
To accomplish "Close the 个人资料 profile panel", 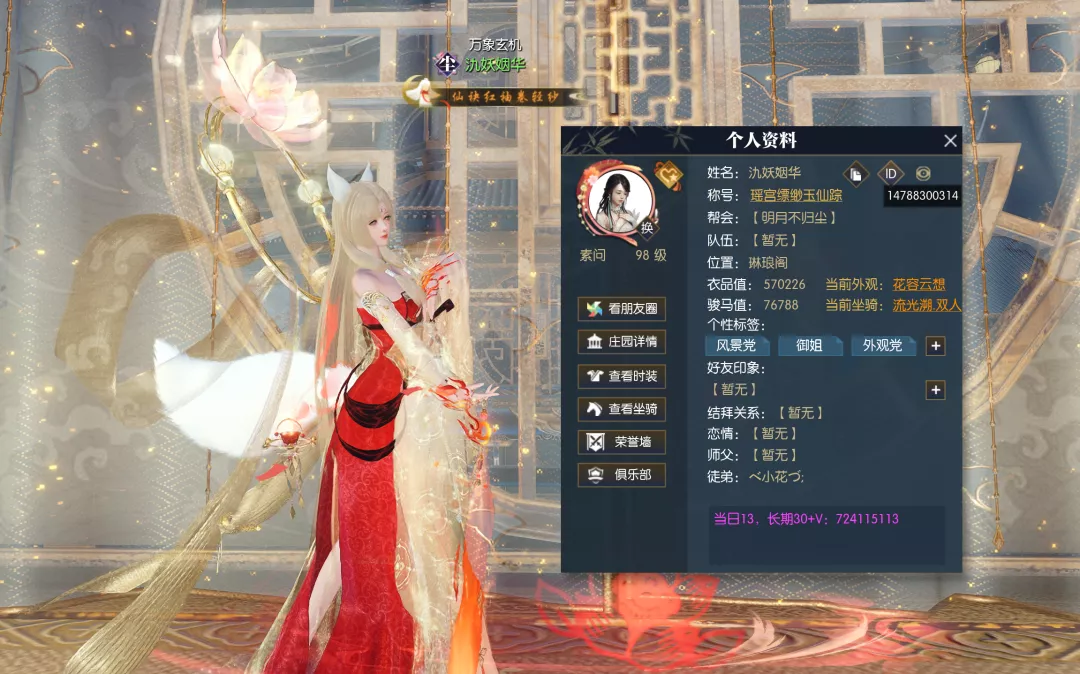I will [950, 141].
